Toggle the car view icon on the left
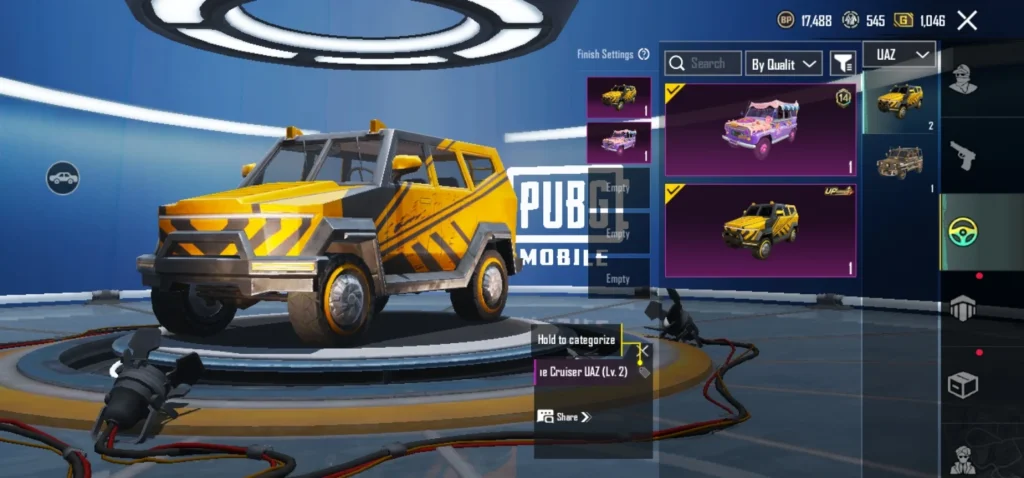 click(x=63, y=179)
